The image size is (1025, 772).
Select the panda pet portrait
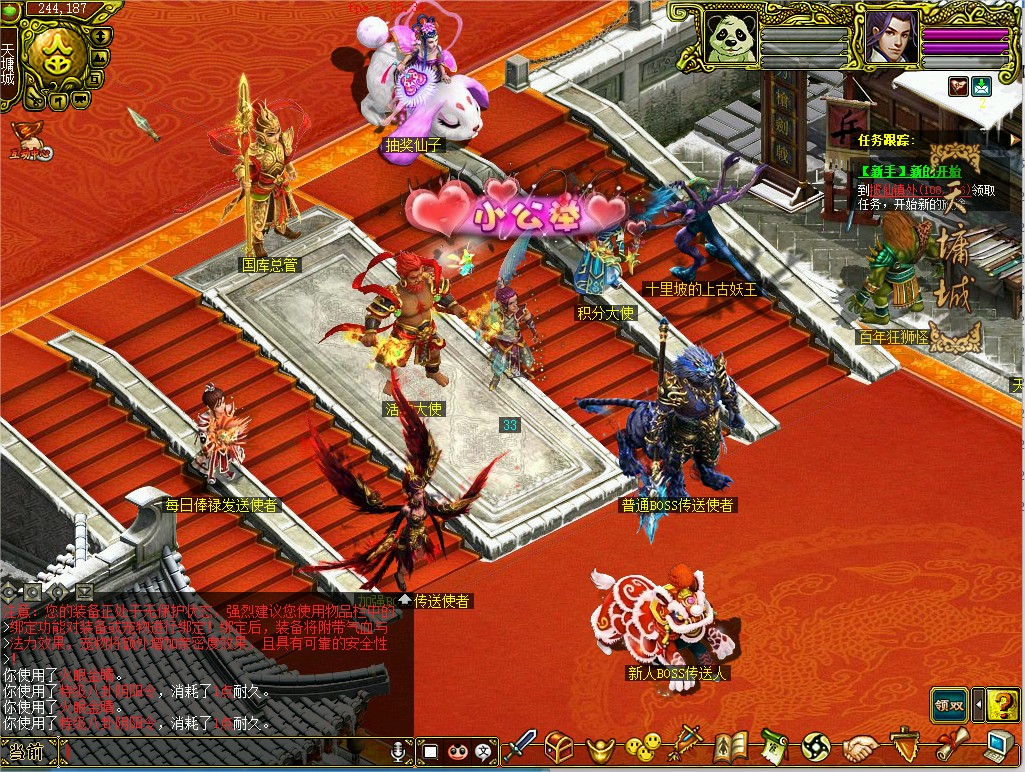click(x=730, y=40)
